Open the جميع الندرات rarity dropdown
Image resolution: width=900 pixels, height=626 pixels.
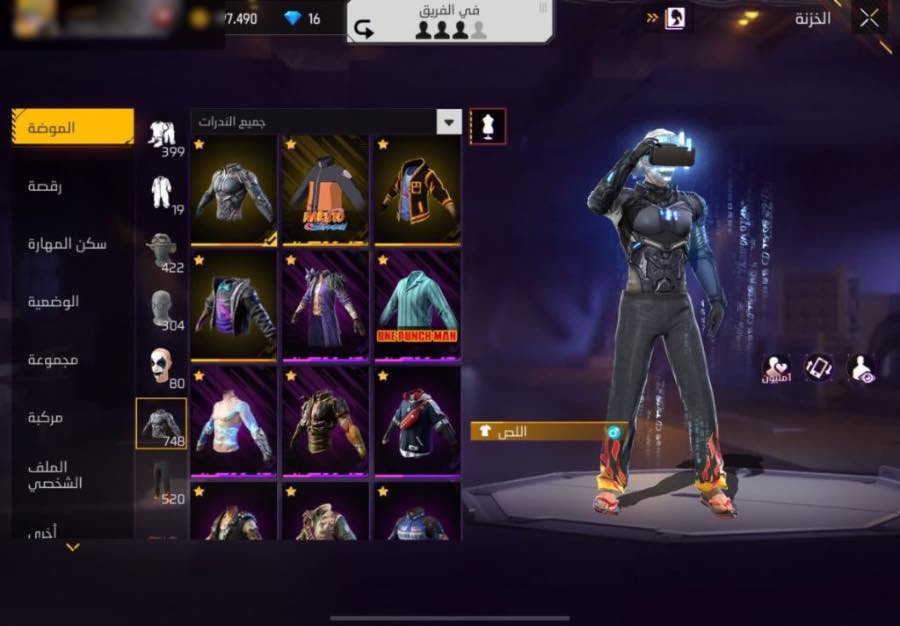[x=326, y=122]
